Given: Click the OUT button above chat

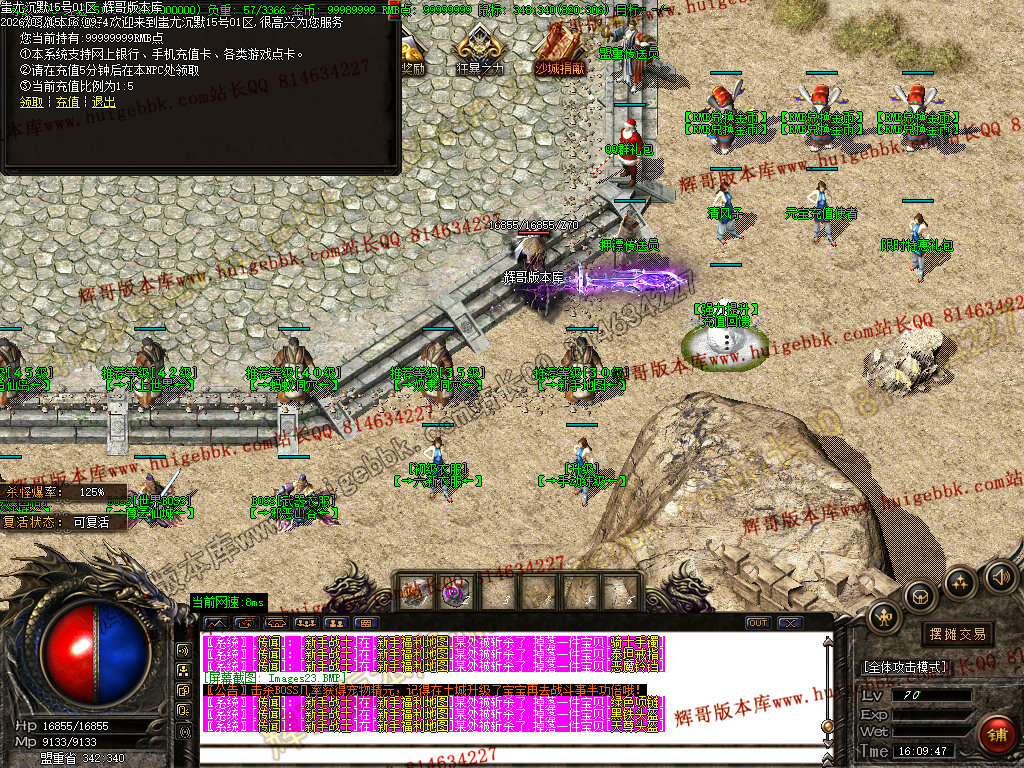Looking at the screenshot, I should coord(758,623).
